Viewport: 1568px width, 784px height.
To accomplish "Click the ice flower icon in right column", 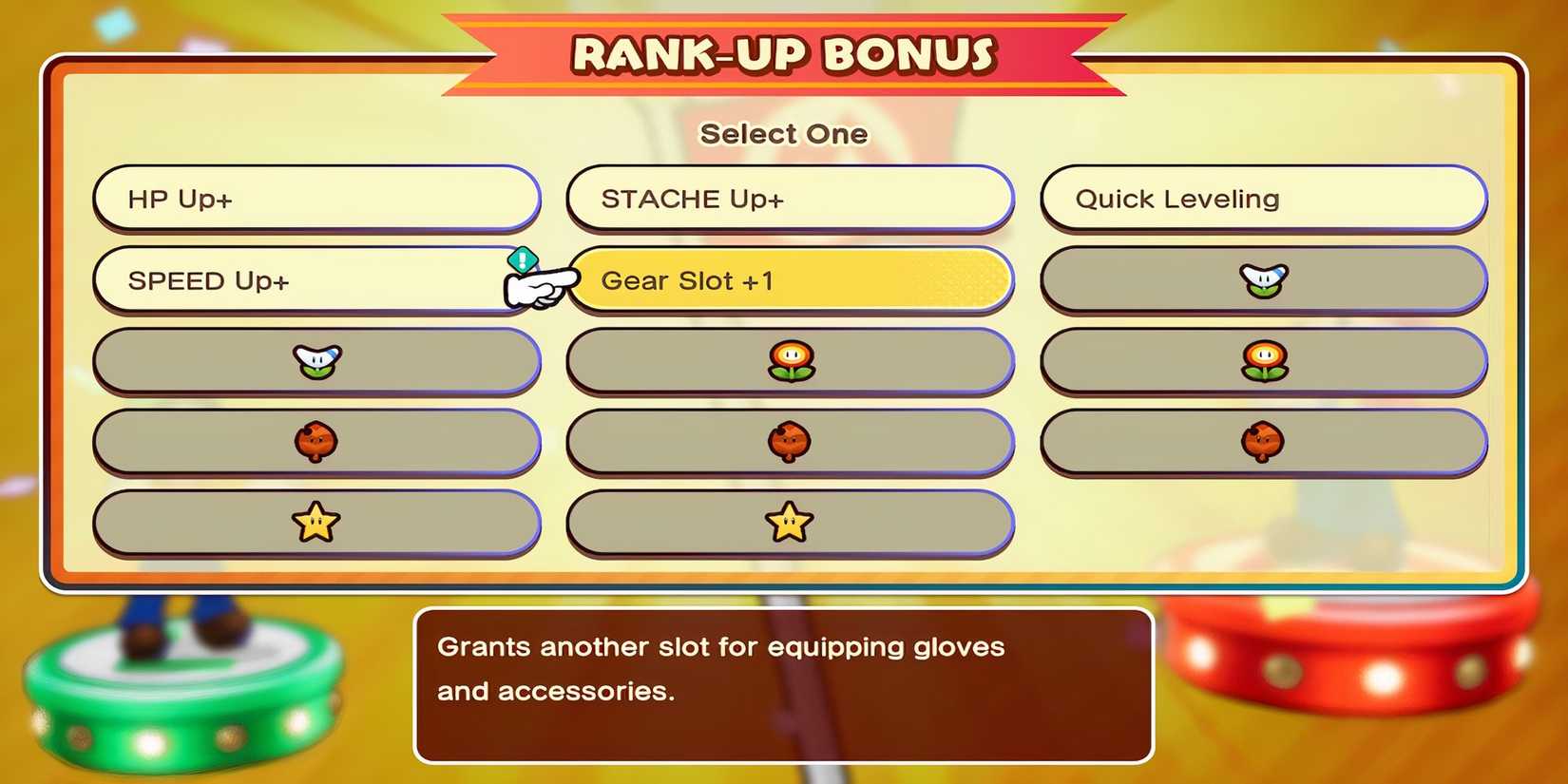I will point(1264,280).
